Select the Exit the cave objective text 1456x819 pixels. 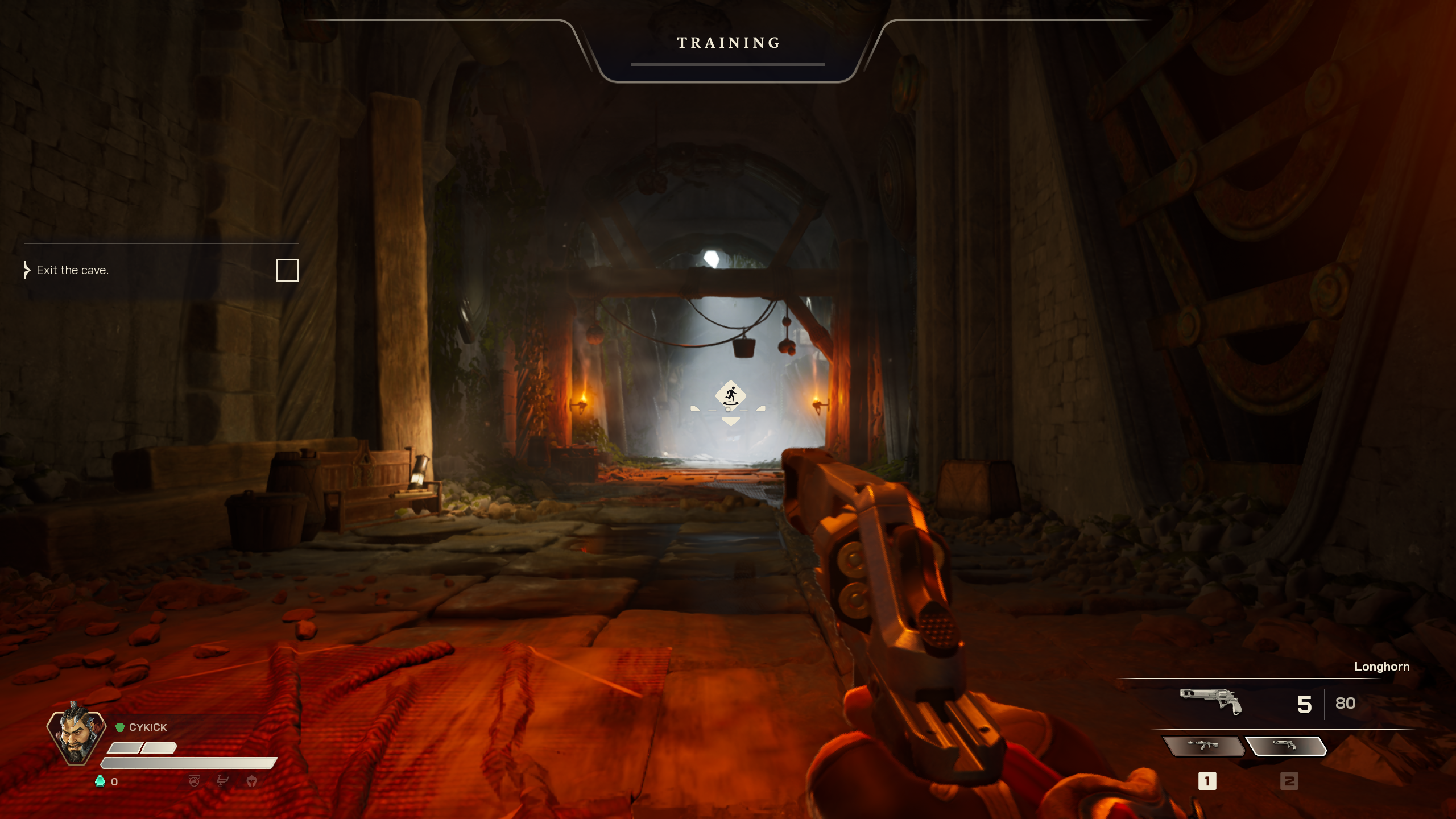pos(72,270)
